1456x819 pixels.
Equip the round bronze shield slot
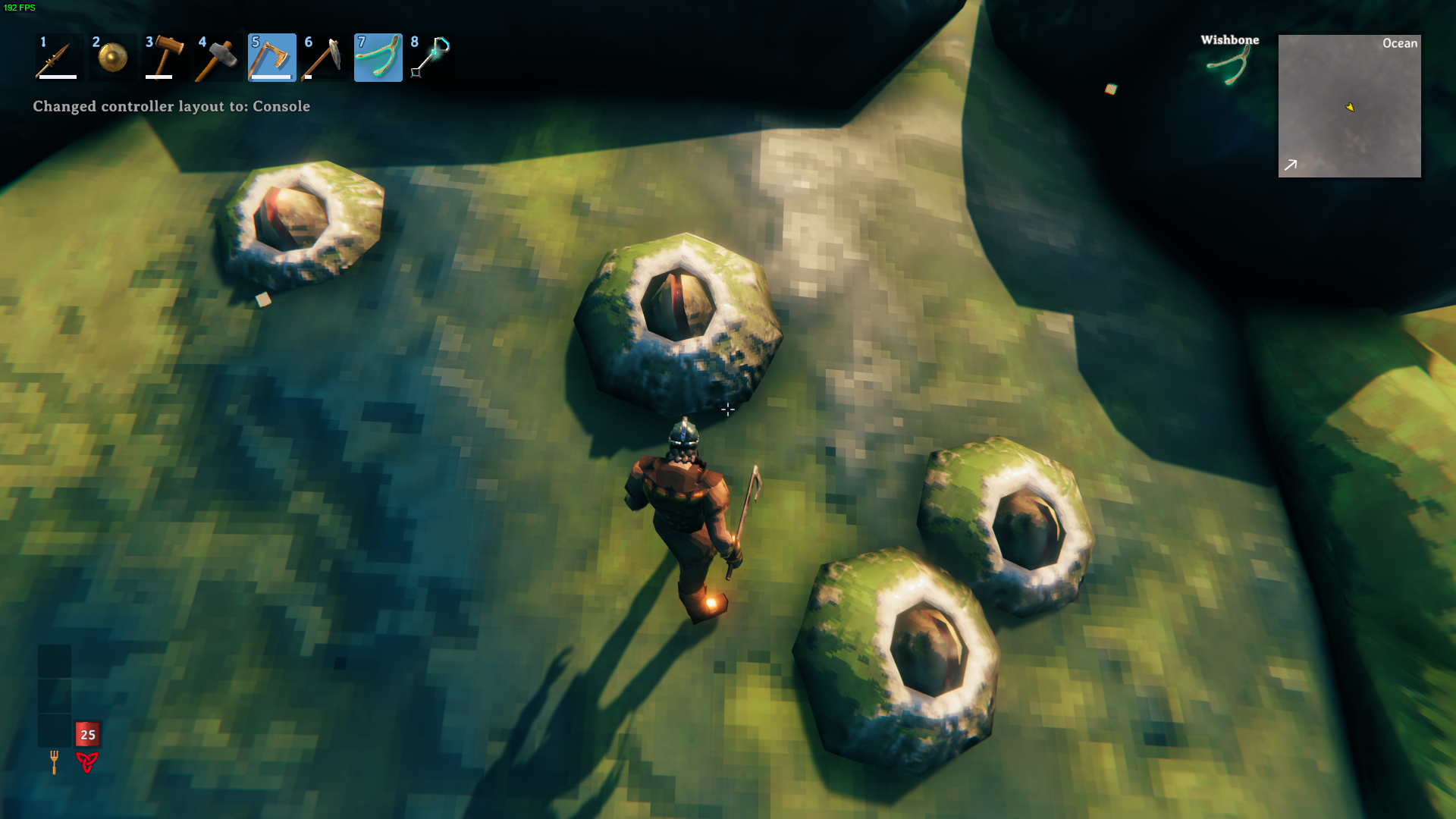pos(112,58)
